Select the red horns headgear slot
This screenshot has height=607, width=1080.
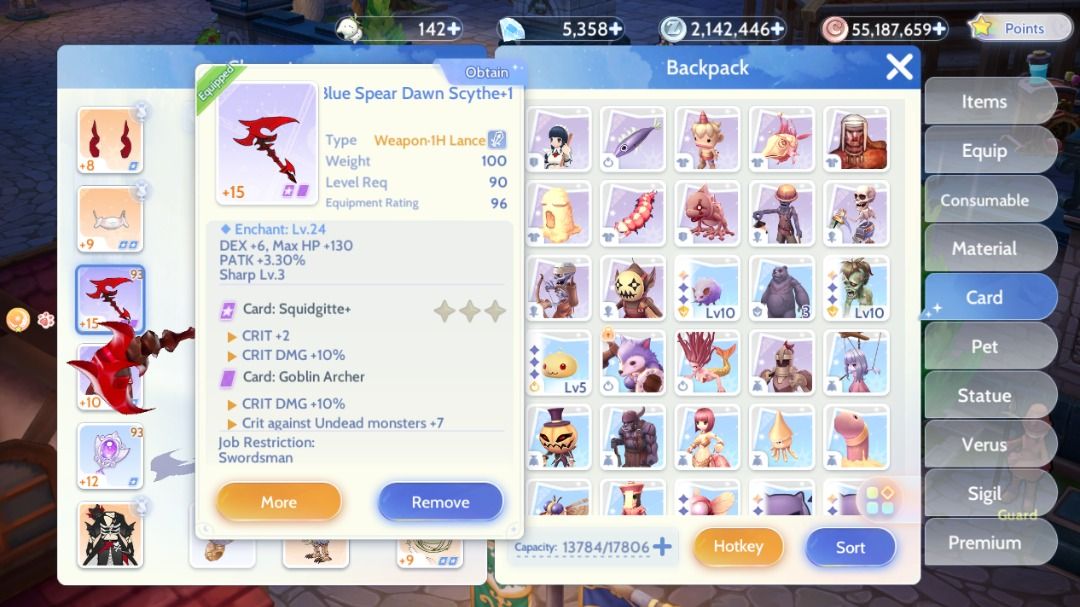[x=110, y=140]
